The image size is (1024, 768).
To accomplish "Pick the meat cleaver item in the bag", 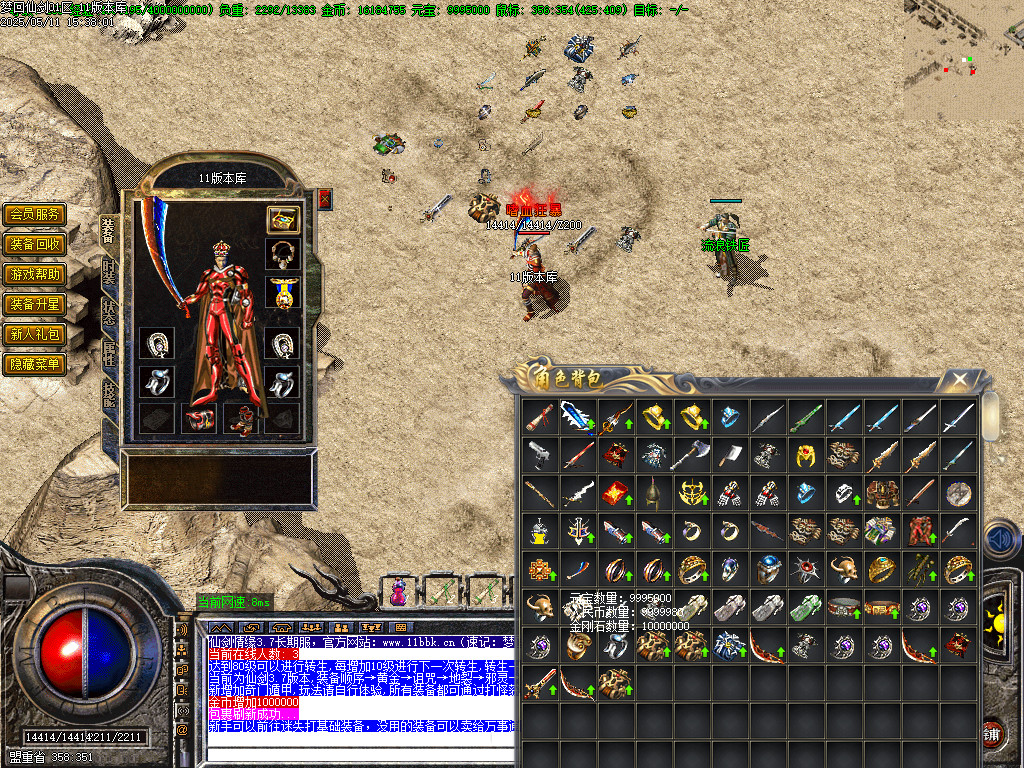I will click(730, 455).
